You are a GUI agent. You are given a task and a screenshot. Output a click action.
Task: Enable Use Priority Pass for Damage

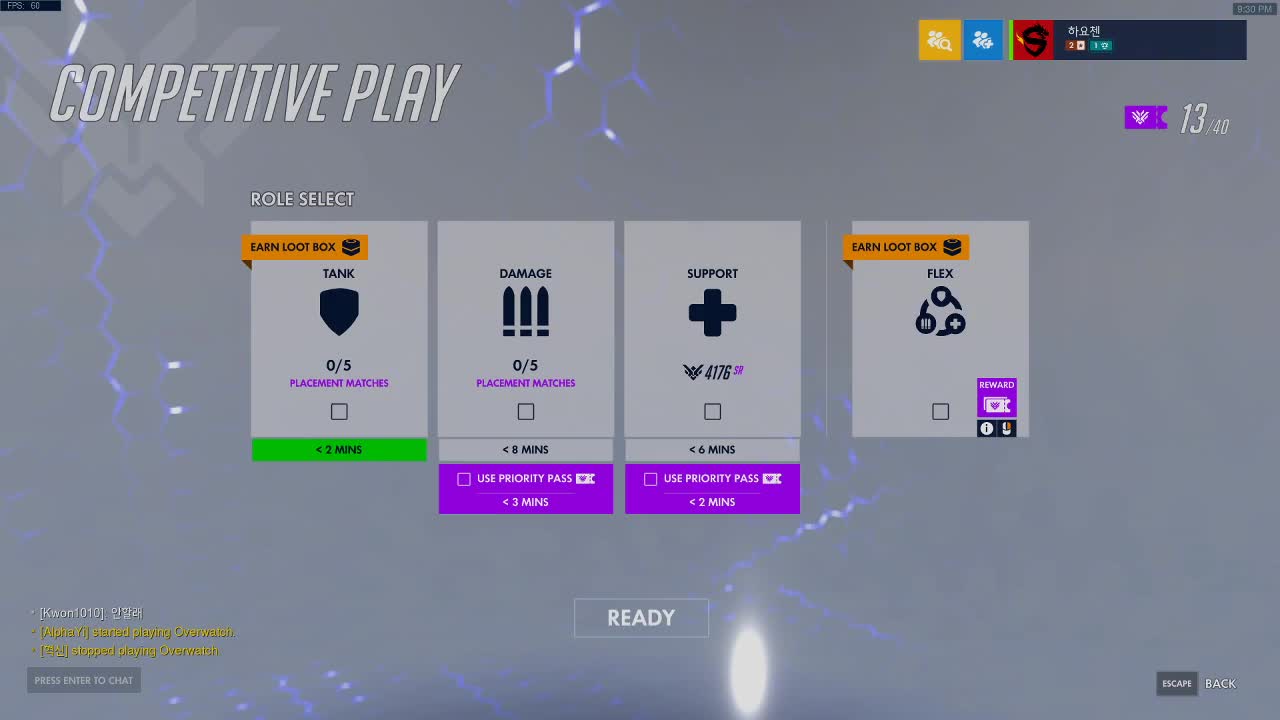click(x=464, y=479)
